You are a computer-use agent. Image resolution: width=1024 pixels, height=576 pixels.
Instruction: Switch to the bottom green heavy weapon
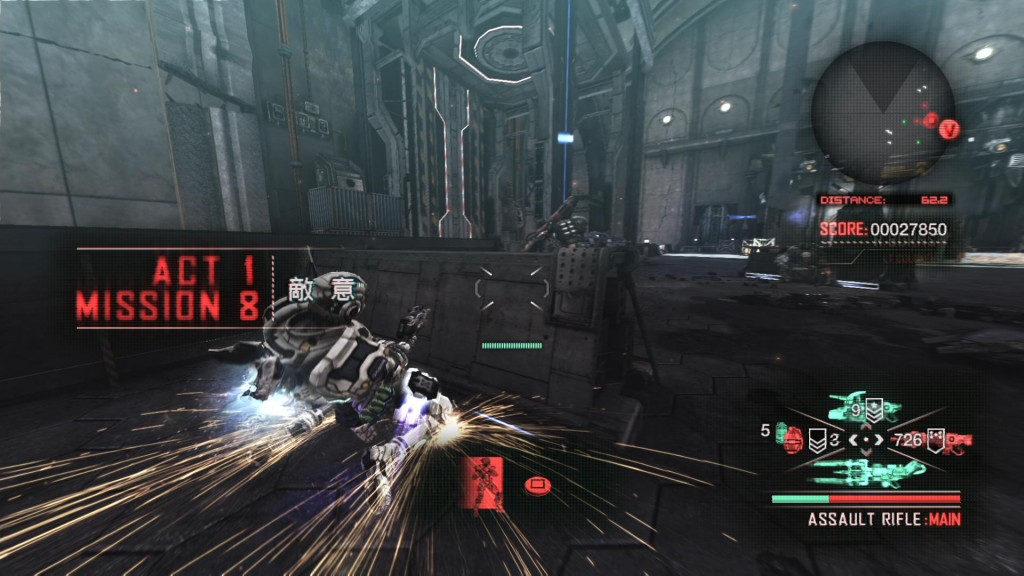[866, 471]
